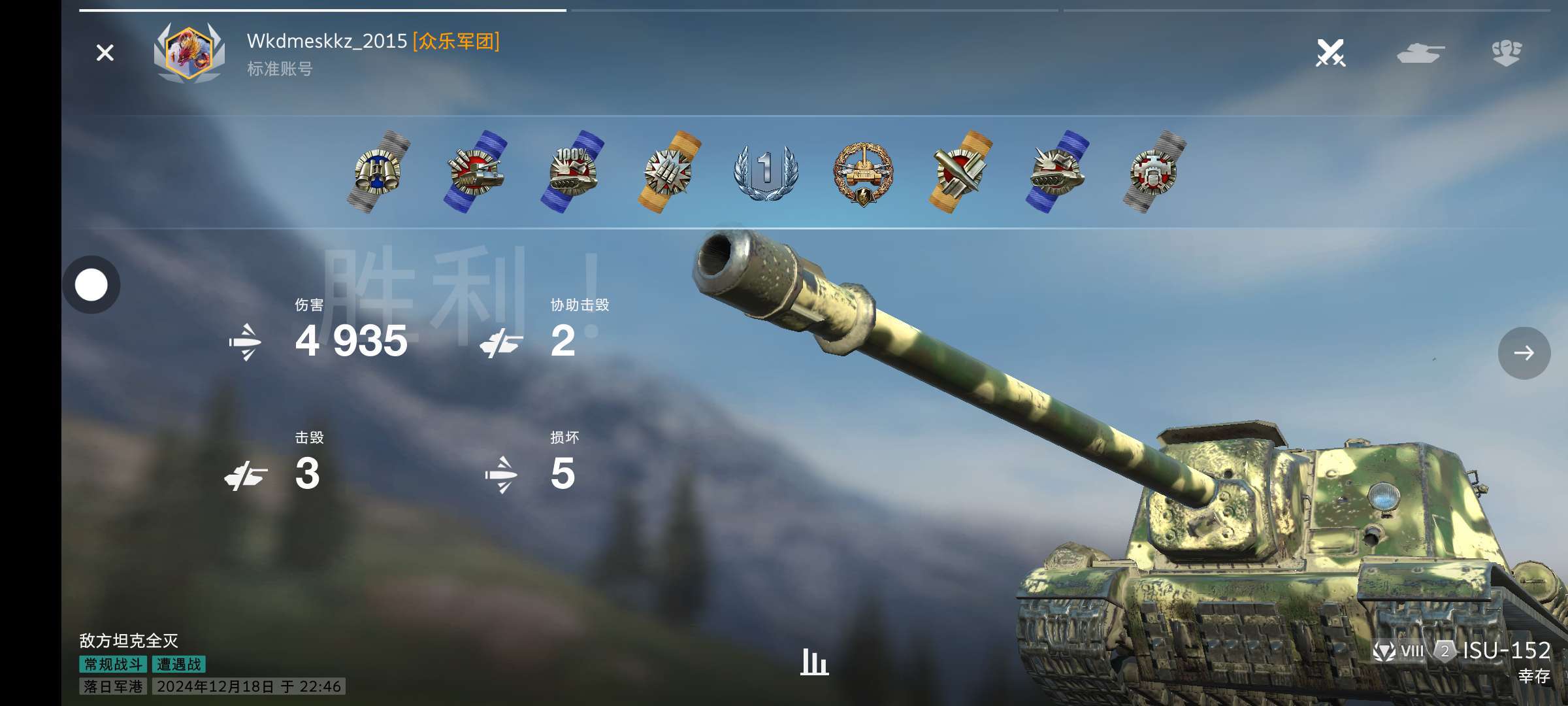Open the team results tab

(1507, 53)
